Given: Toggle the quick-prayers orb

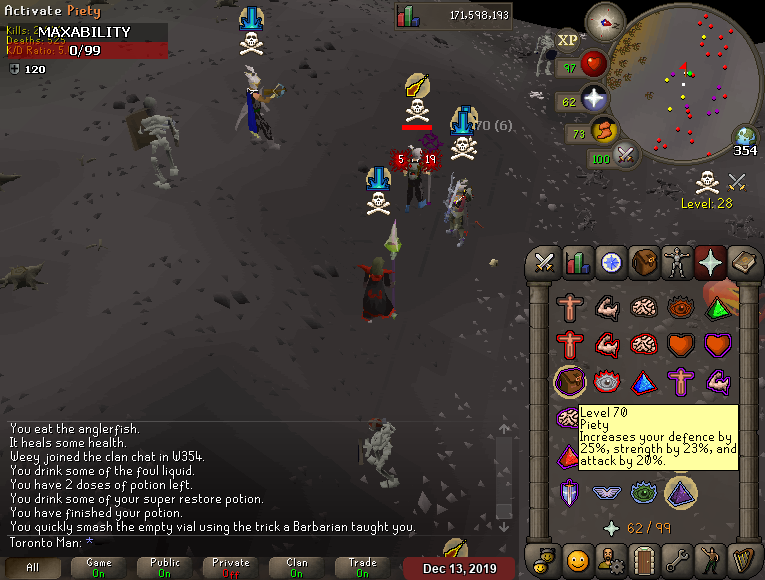Looking at the screenshot, I should tap(597, 99).
